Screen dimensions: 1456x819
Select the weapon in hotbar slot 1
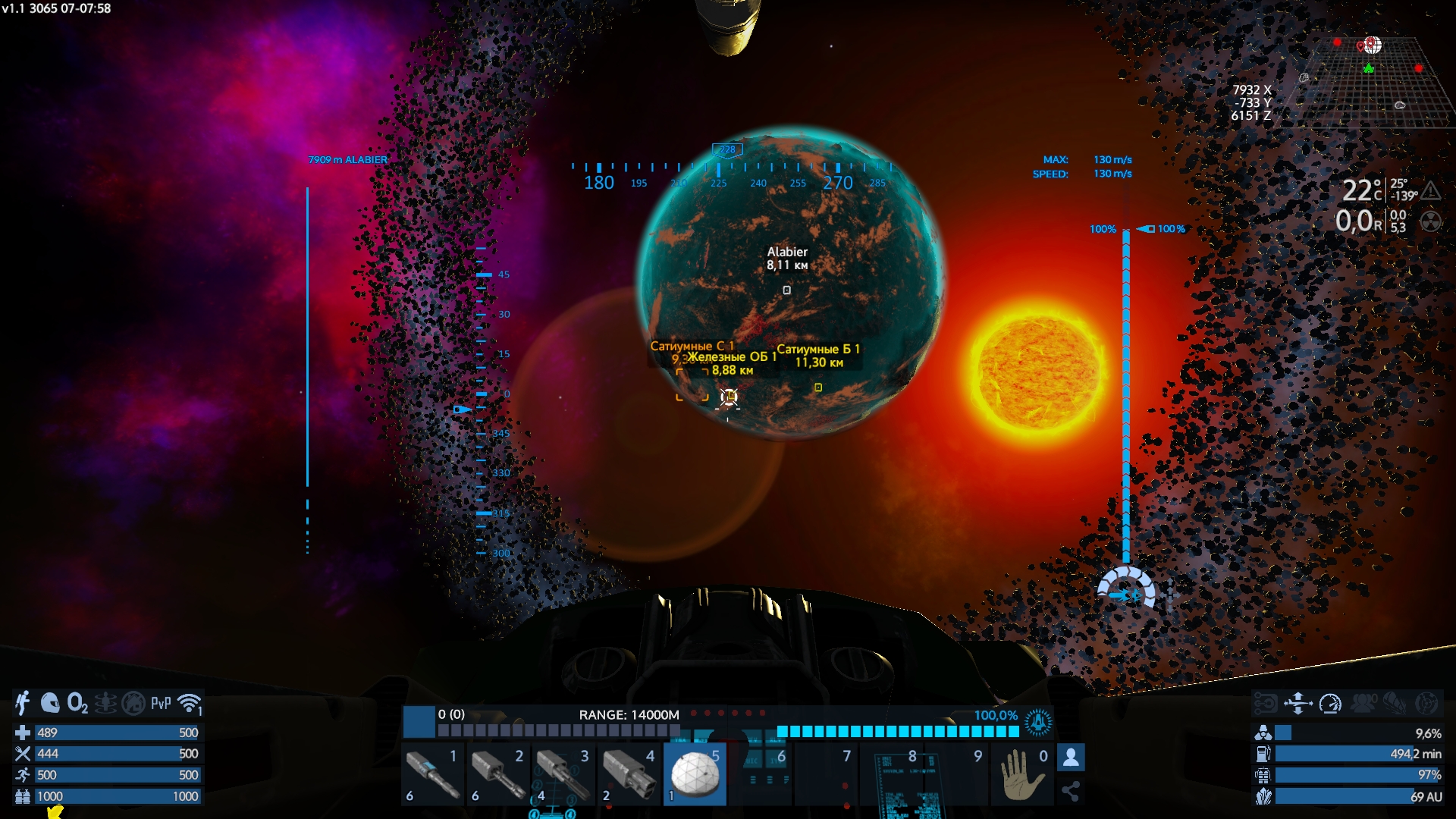click(x=433, y=774)
